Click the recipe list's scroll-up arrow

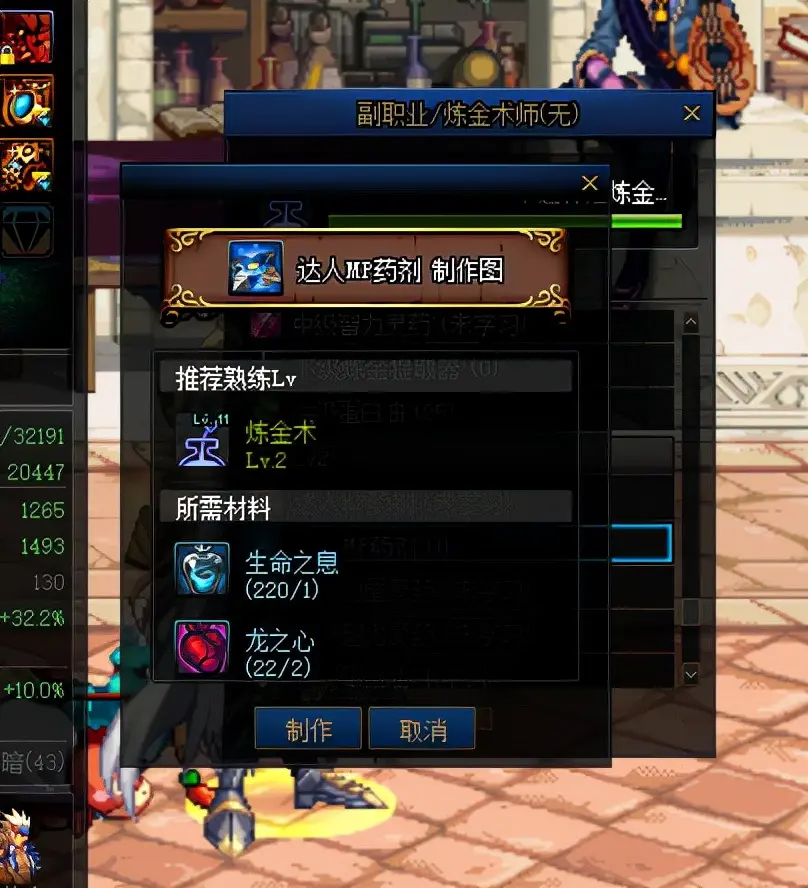[690, 323]
